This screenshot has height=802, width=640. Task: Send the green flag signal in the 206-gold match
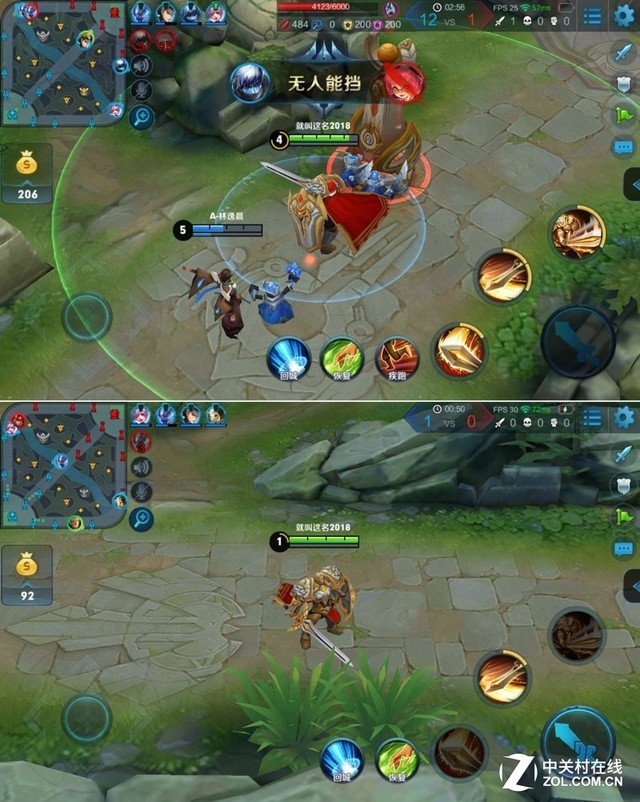[x=625, y=114]
